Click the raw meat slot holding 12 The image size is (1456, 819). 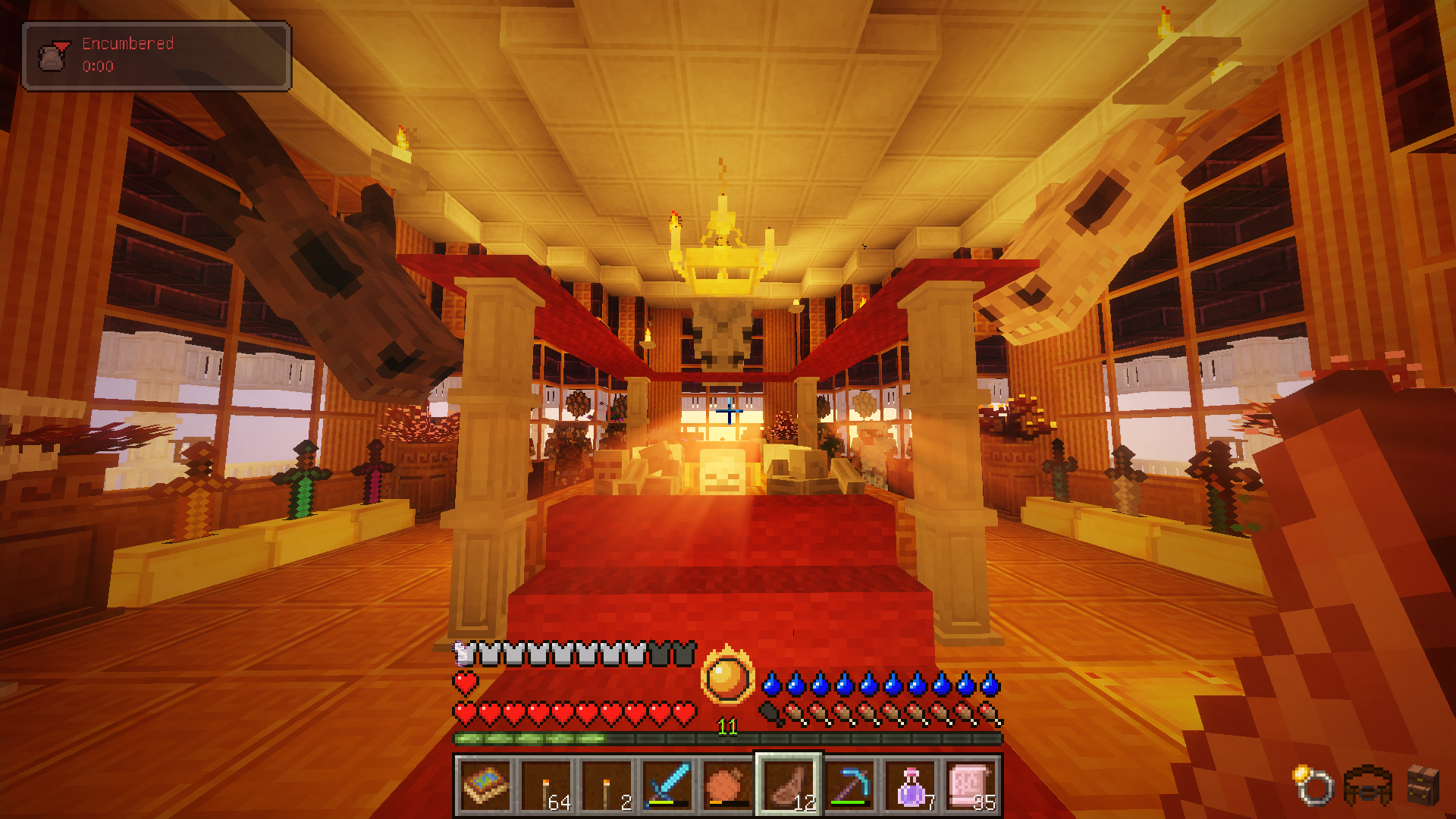(x=789, y=786)
